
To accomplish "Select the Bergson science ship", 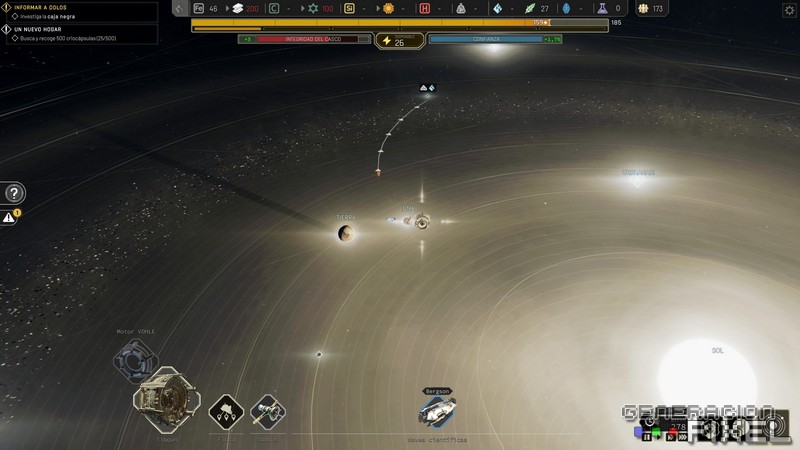I will click(x=437, y=409).
